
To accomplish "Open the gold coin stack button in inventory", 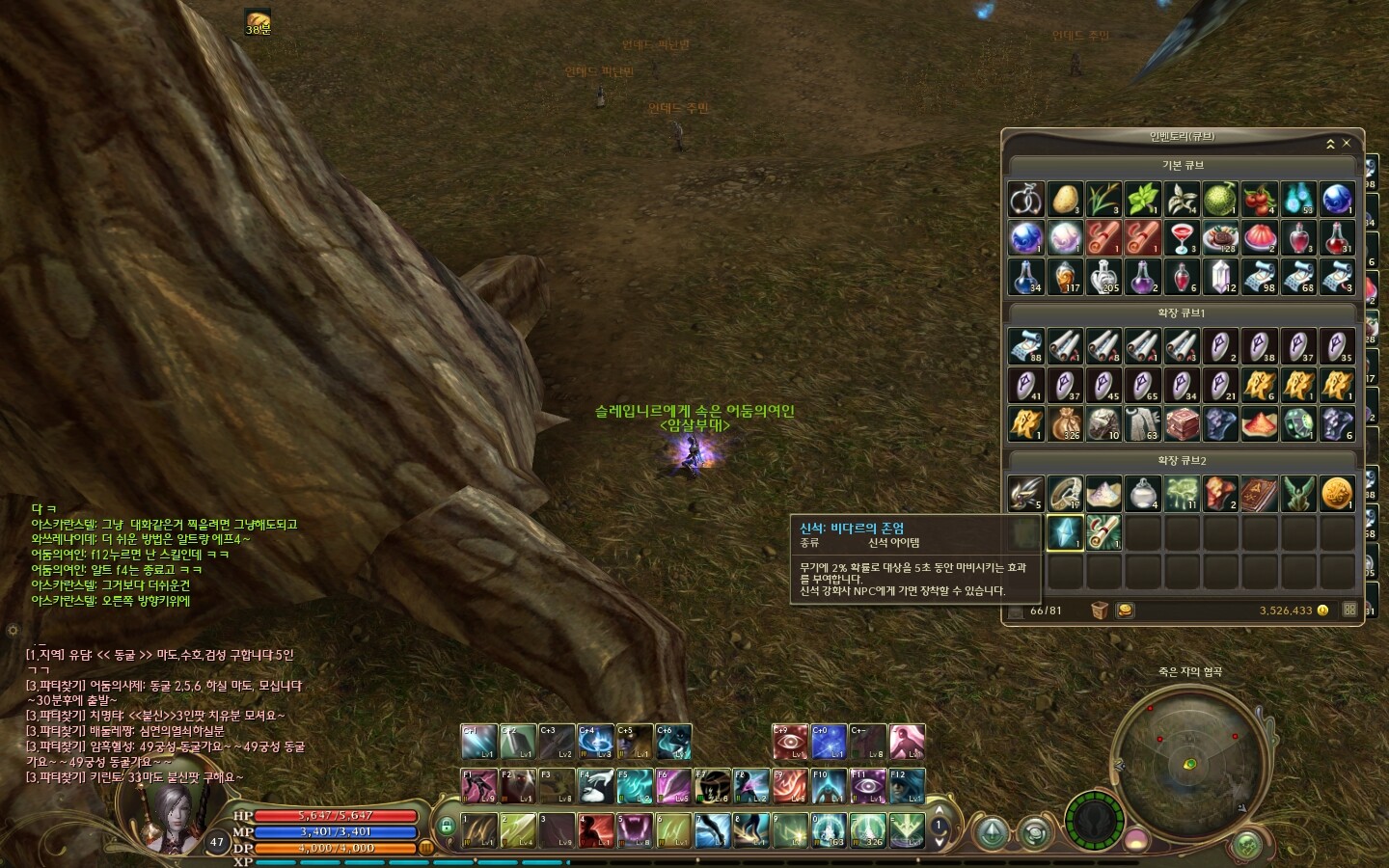I will [1124, 610].
